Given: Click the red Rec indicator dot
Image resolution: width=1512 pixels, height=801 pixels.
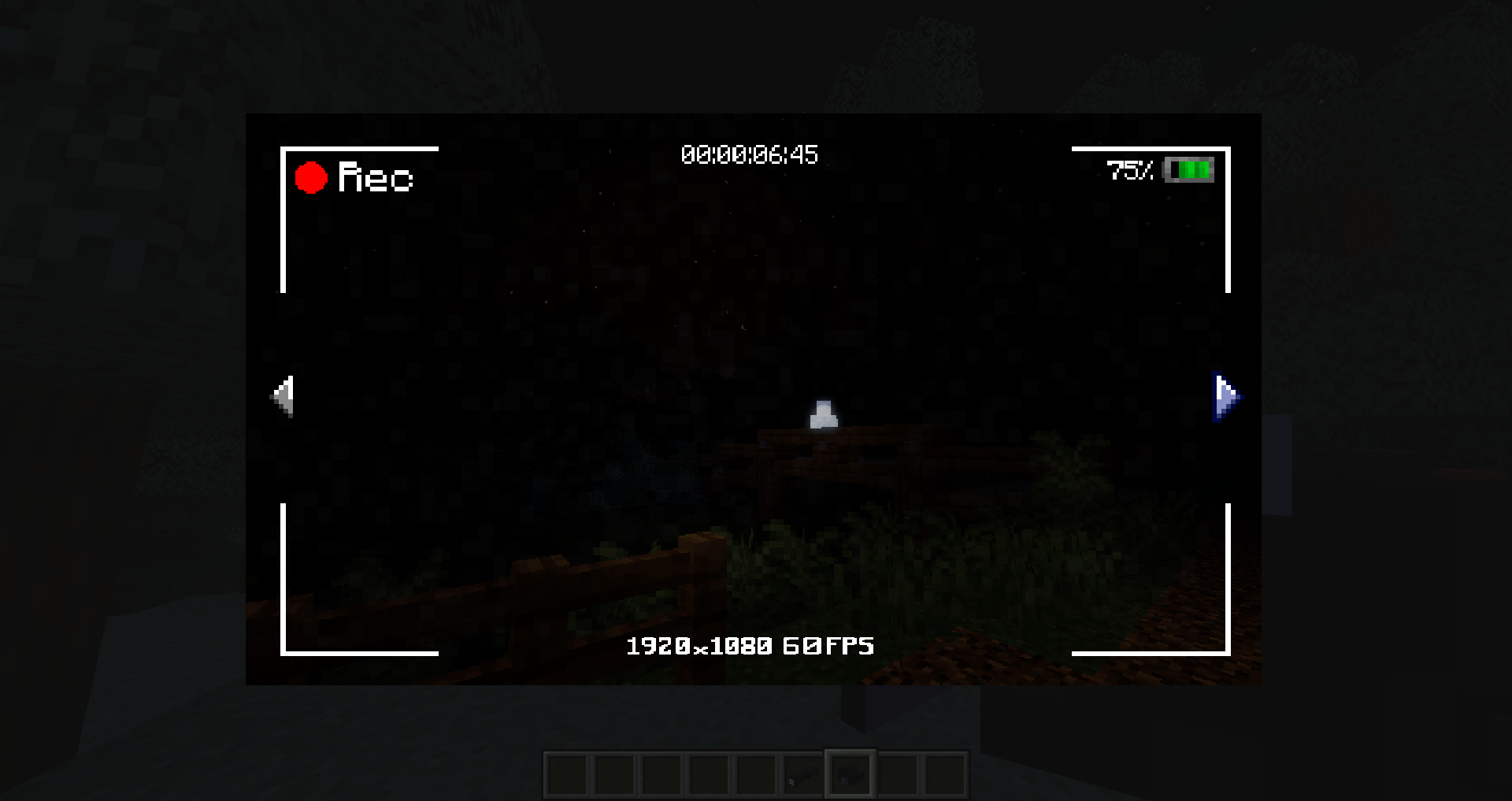Looking at the screenshot, I should tap(311, 177).
